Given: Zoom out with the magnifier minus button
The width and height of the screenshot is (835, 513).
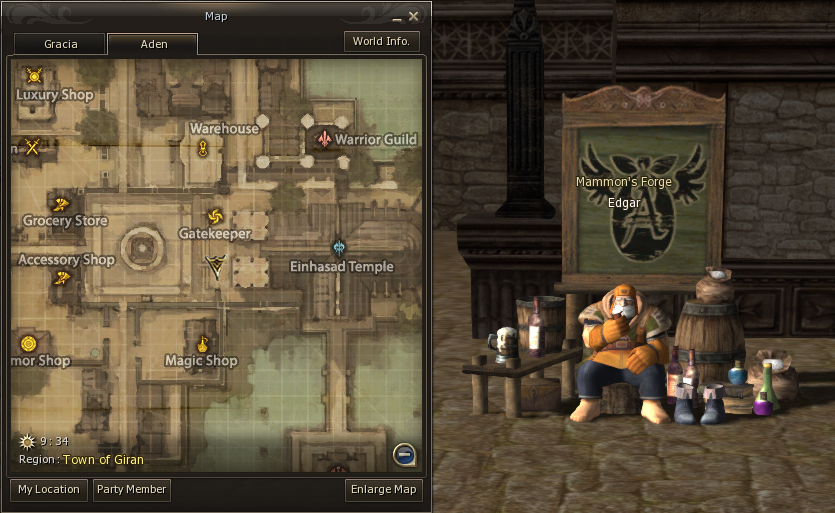Looking at the screenshot, I should coord(405,456).
